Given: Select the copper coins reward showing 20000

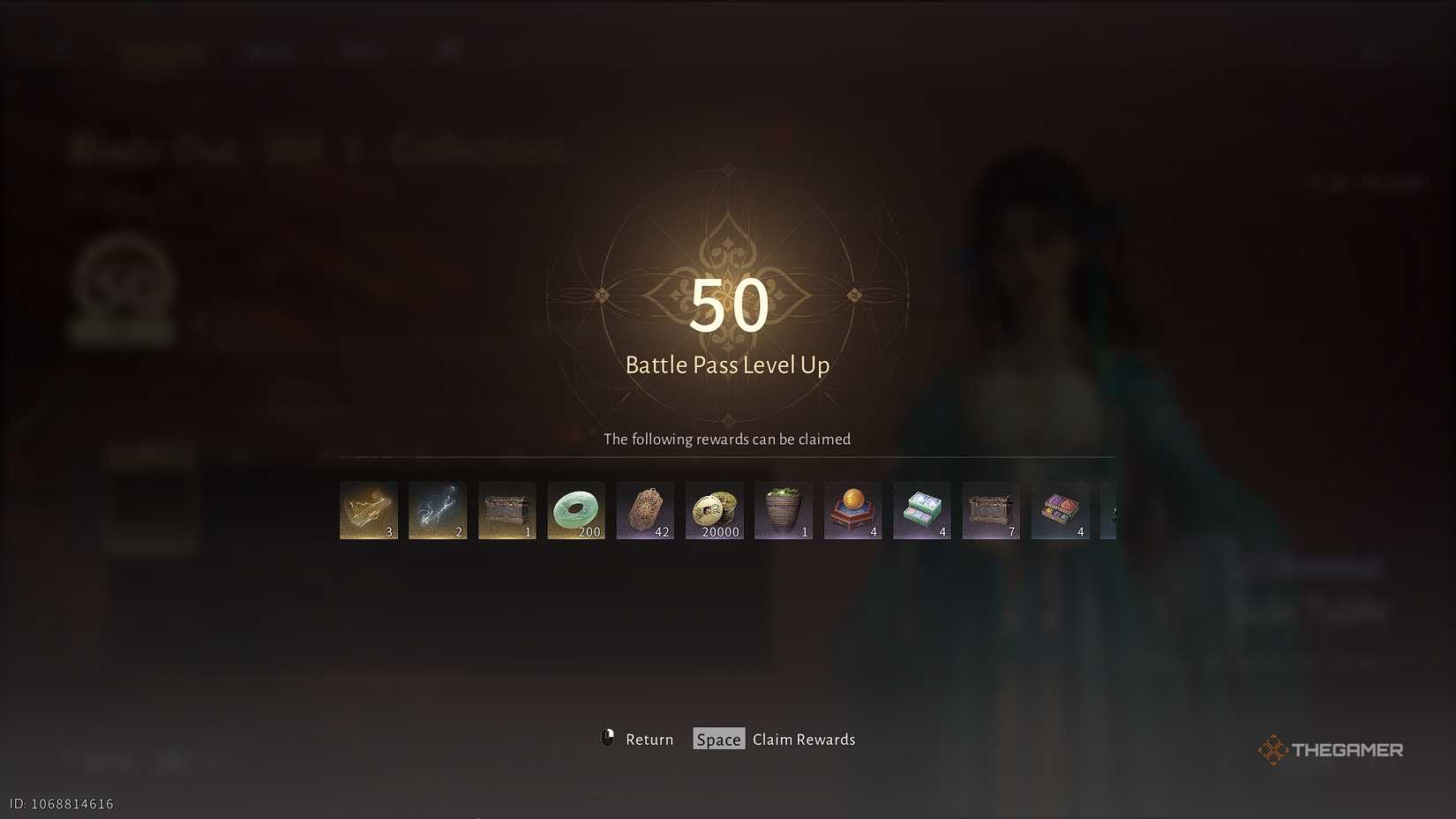Looking at the screenshot, I should click(715, 510).
